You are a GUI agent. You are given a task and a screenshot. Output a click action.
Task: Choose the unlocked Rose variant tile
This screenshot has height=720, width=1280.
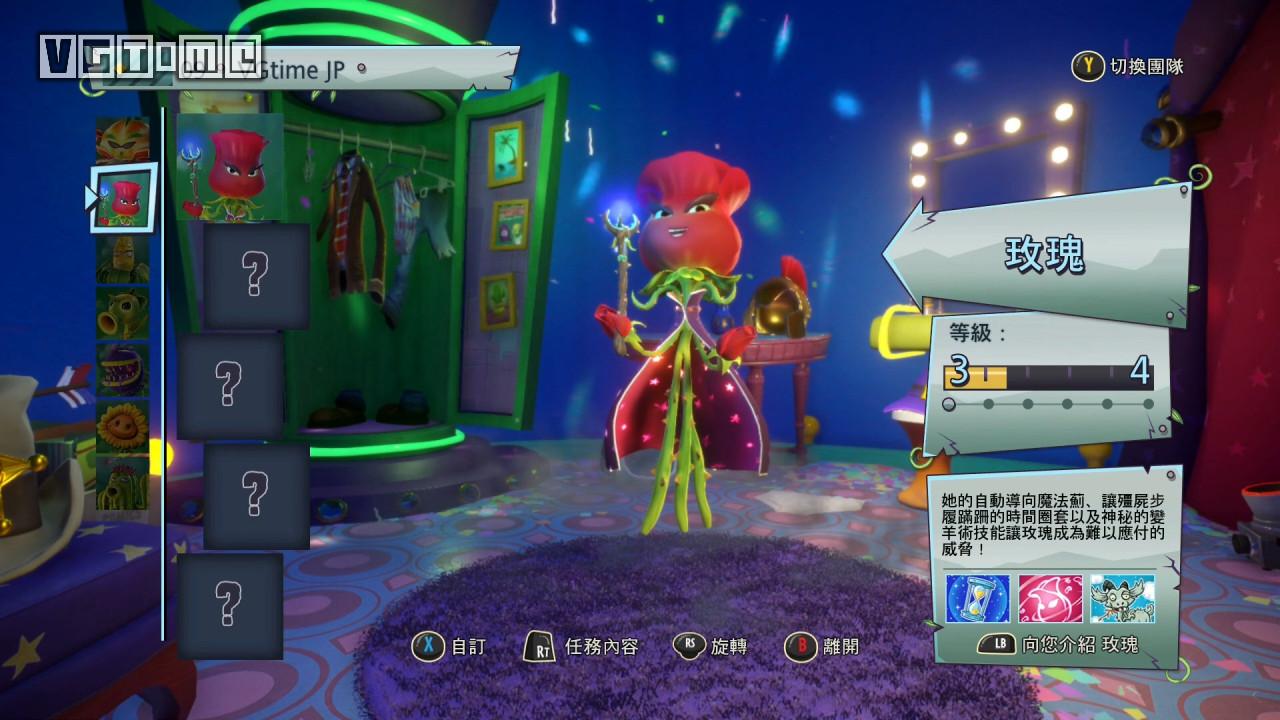tap(230, 167)
